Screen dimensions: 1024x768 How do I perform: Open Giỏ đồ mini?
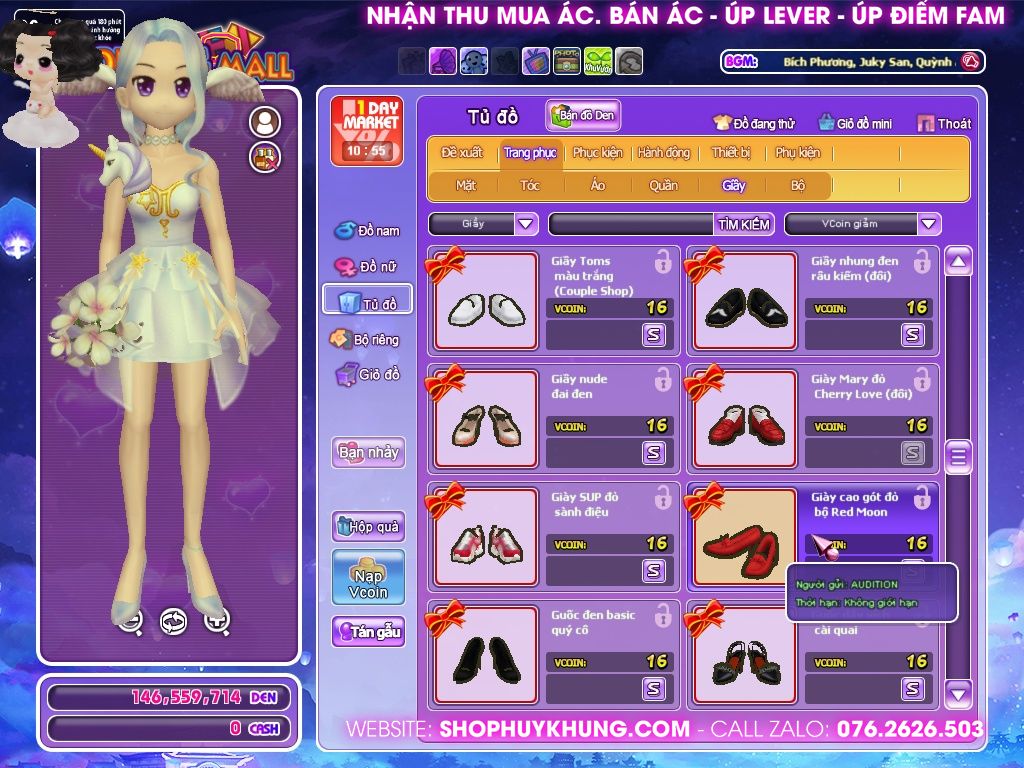pos(854,124)
